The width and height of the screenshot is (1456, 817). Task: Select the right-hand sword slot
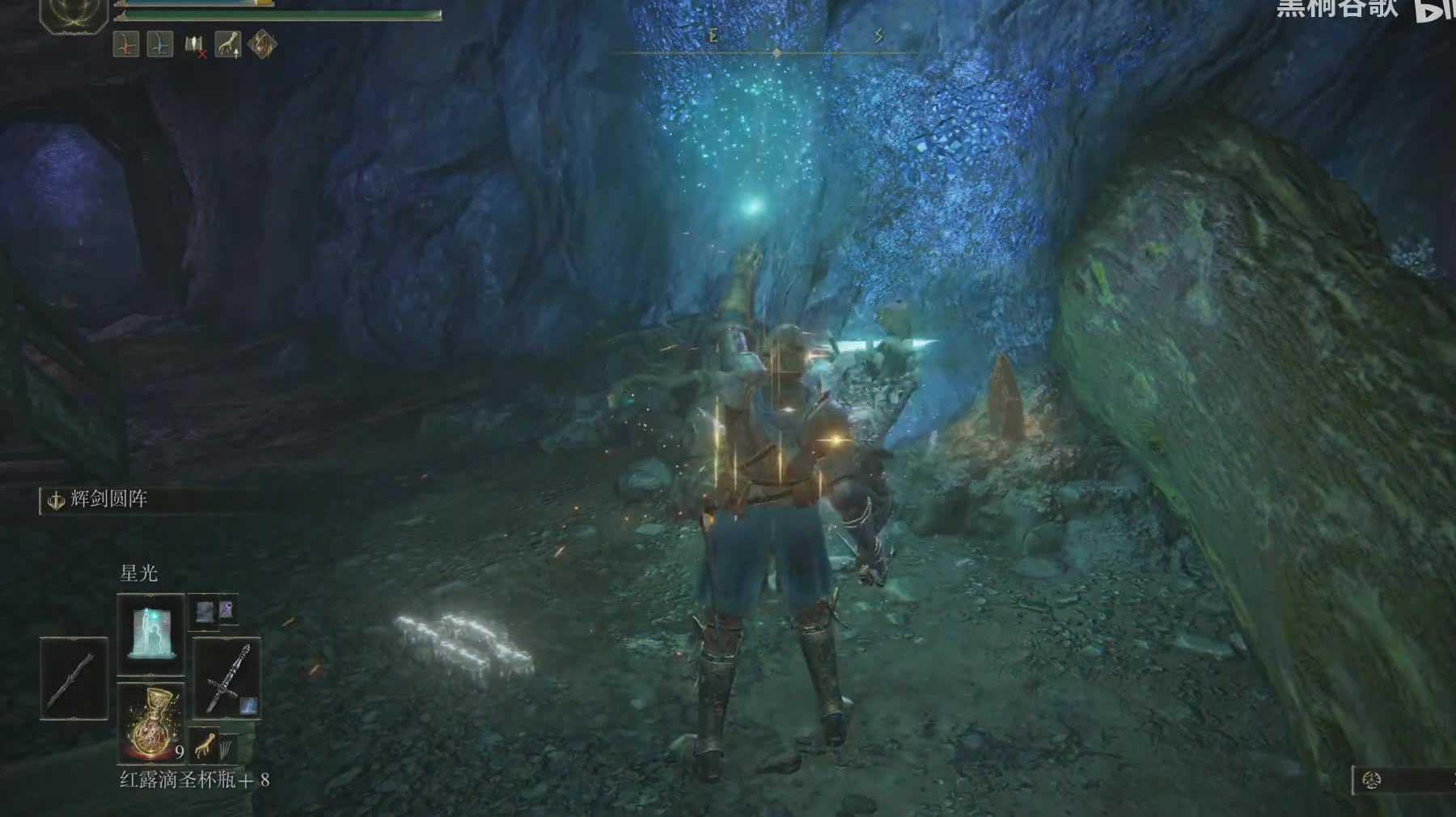point(226,678)
